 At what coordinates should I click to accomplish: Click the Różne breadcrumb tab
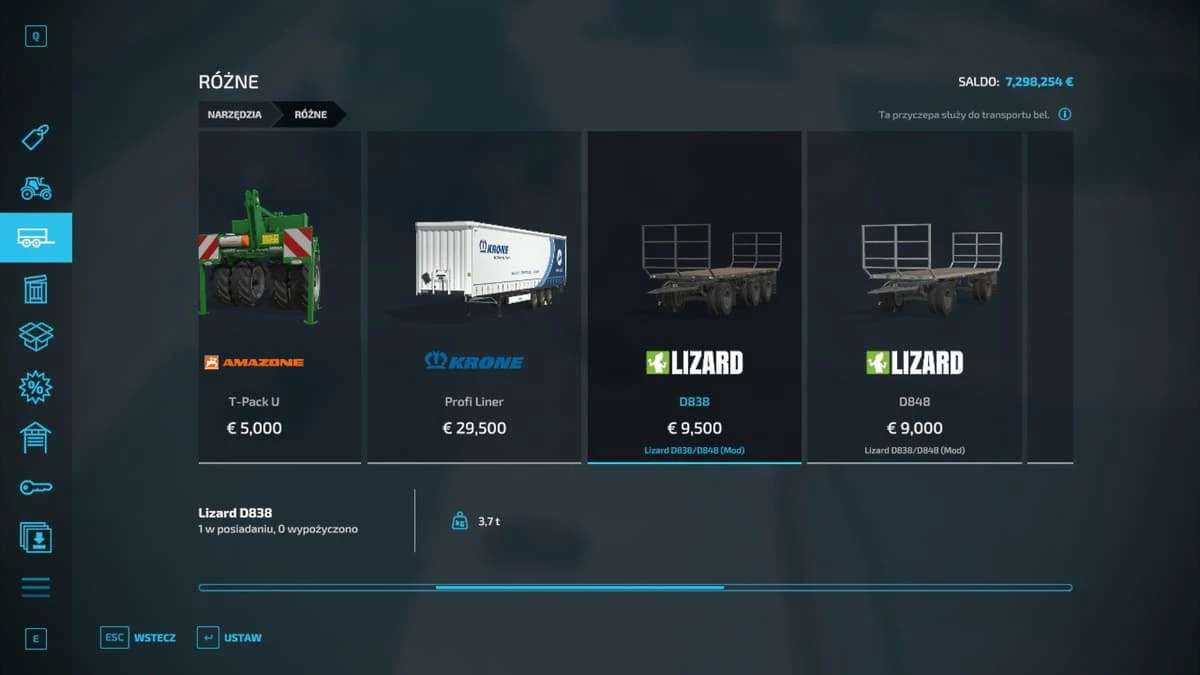coord(310,115)
